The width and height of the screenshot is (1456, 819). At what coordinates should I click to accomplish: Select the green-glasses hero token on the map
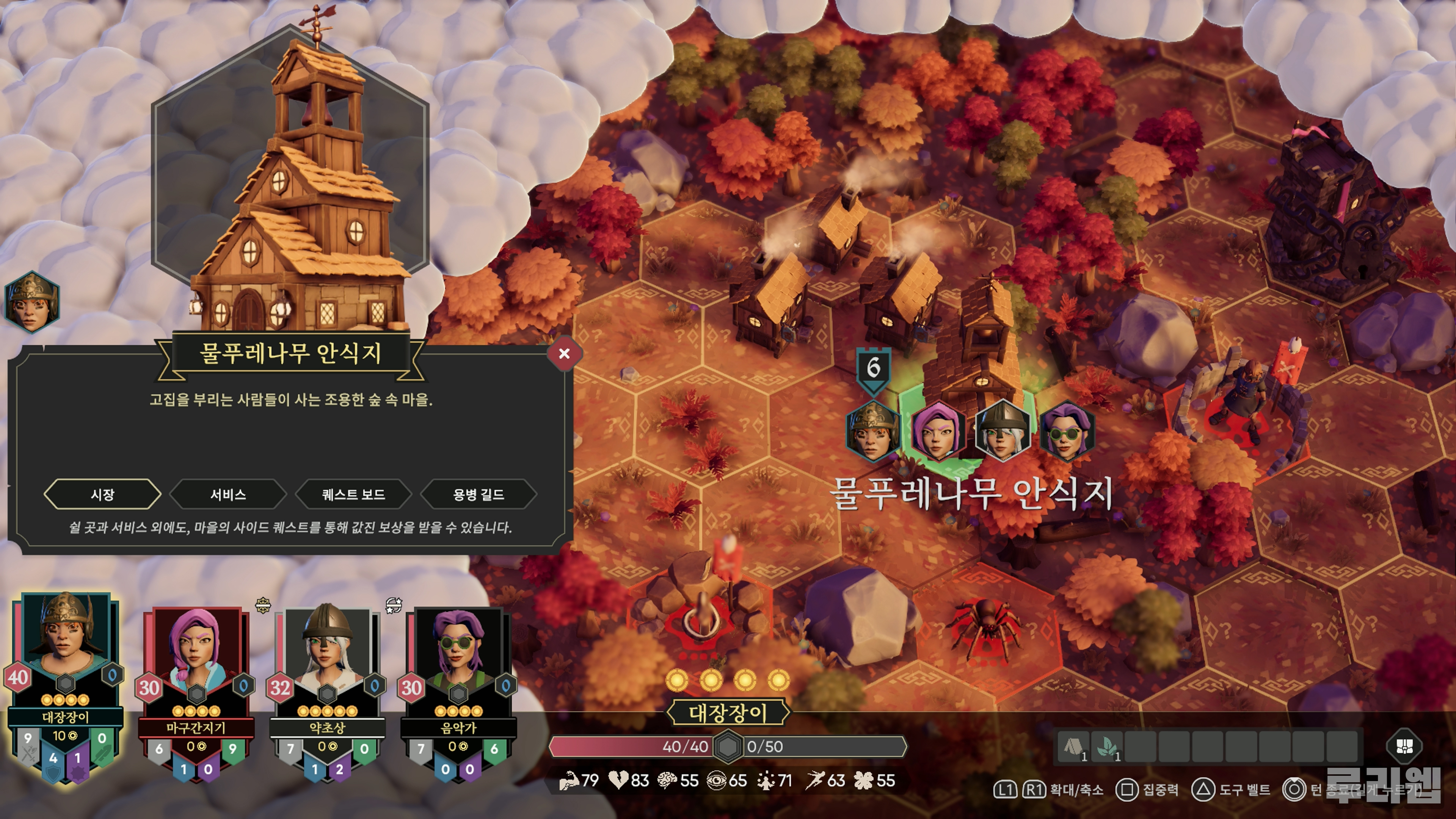coord(1067,431)
